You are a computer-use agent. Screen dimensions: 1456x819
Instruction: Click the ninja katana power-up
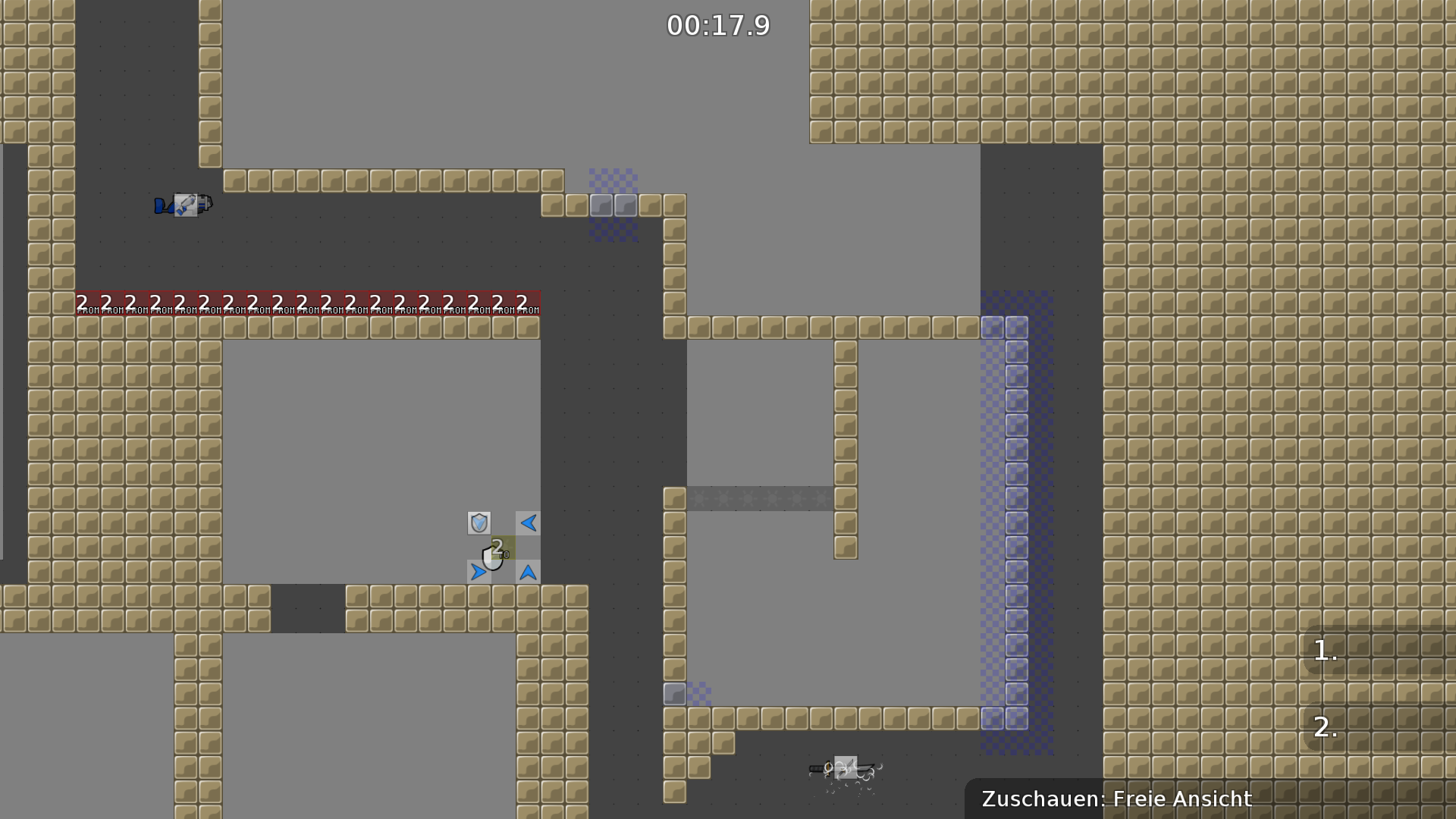click(x=846, y=767)
